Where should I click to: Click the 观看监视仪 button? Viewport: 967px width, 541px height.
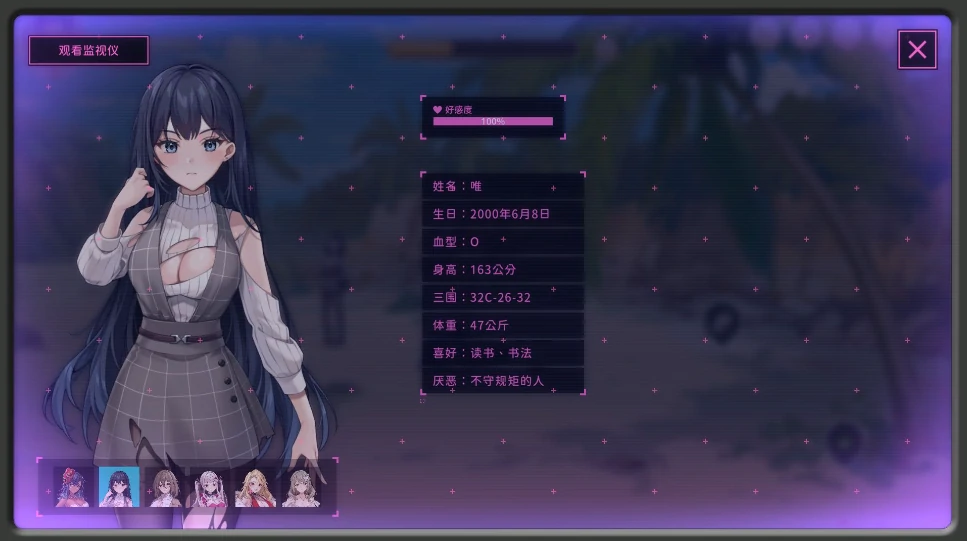coord(88,50)
